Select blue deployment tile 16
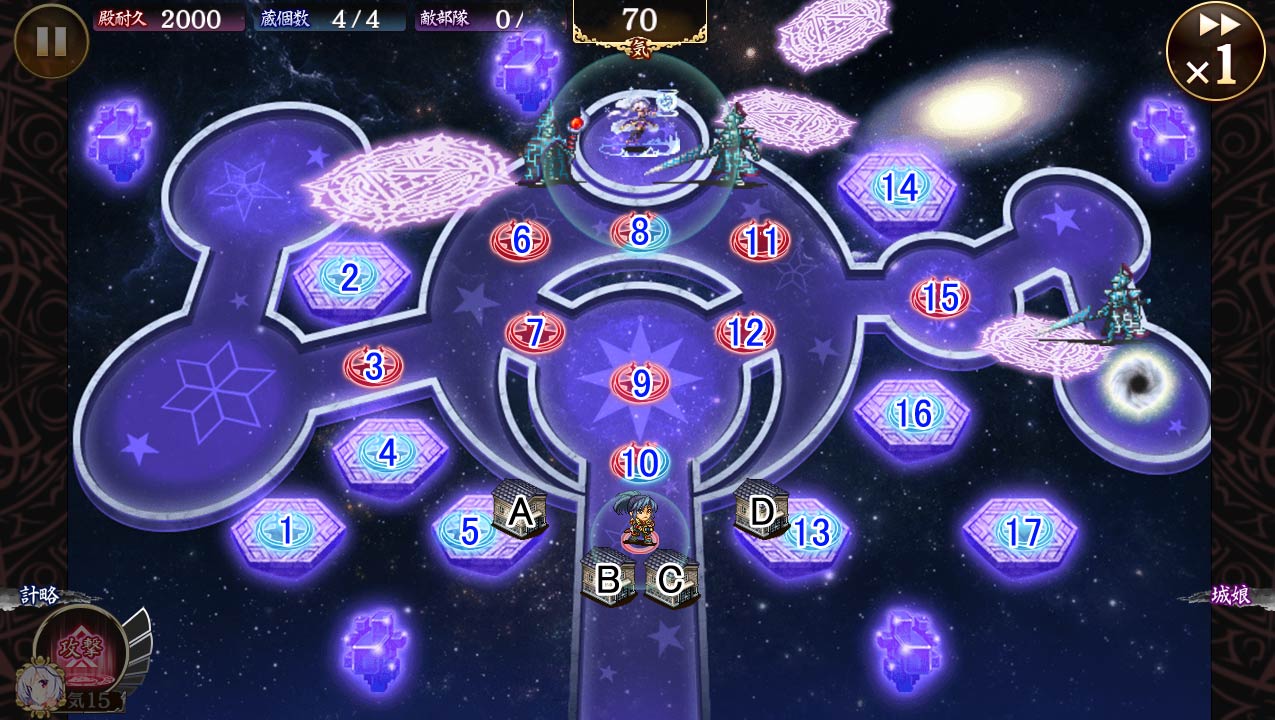This screenshot has width=1275, height=720. point(912,413)
